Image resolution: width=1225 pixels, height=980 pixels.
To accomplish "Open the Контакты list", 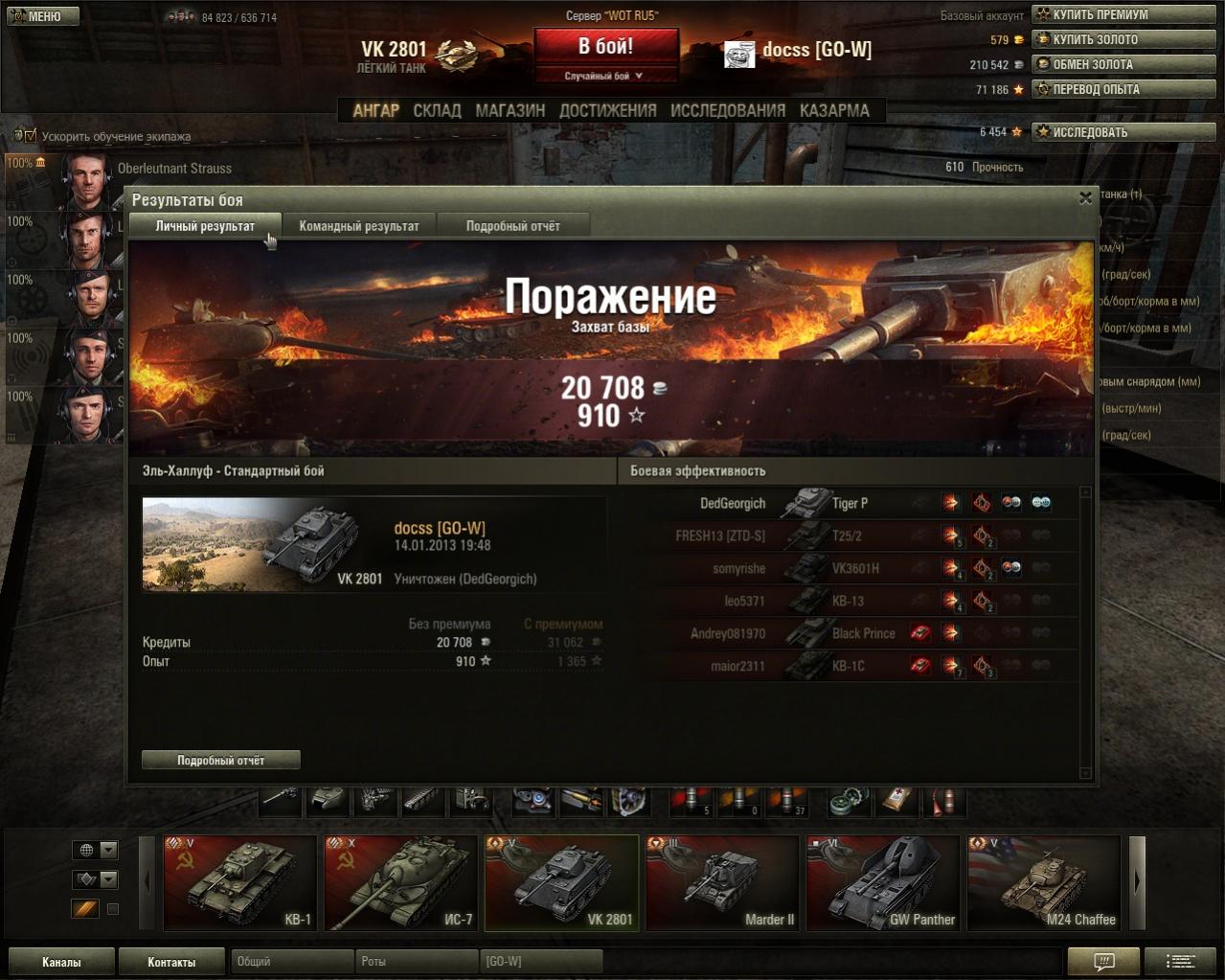I will 171,962.
